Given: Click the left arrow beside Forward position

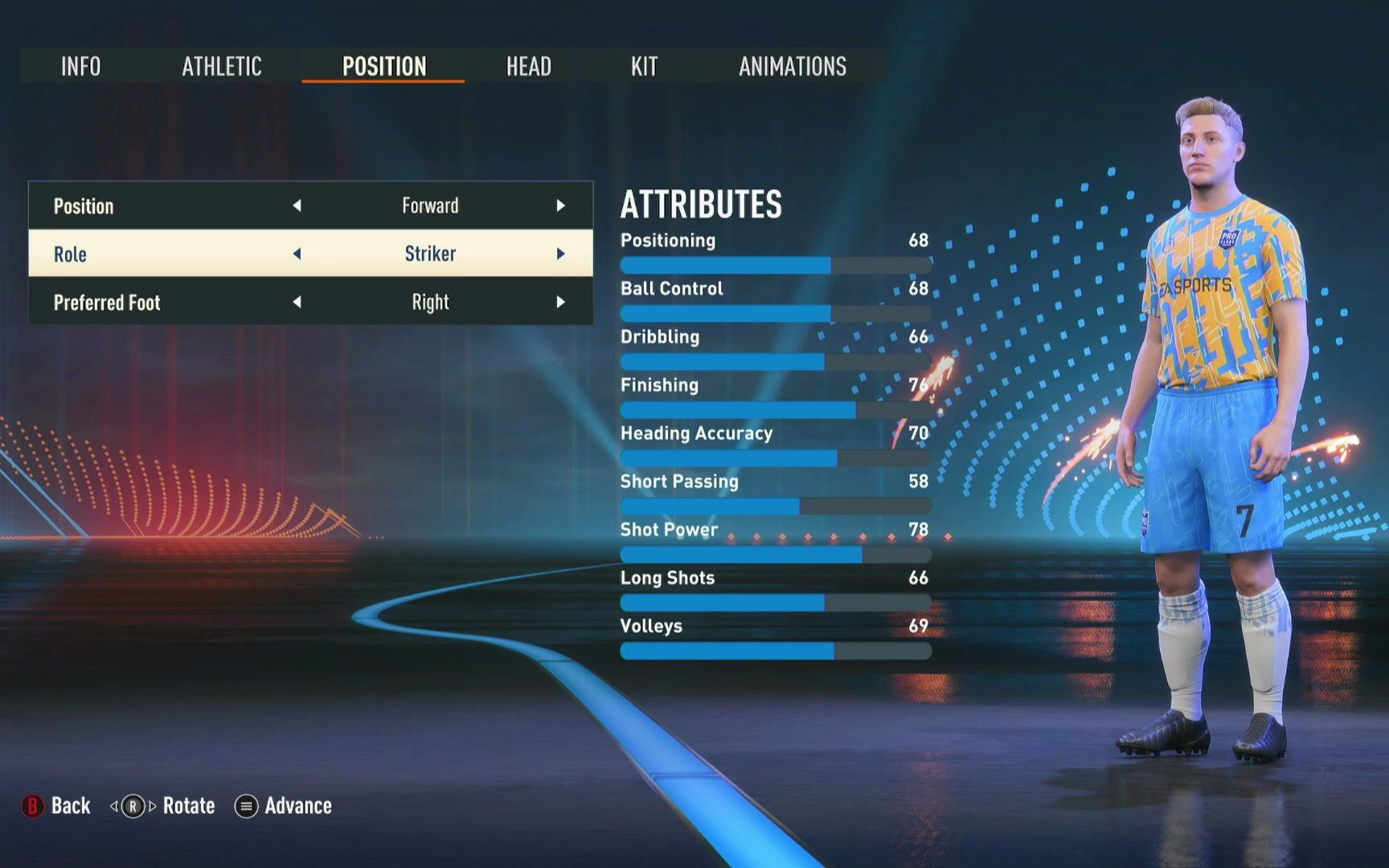Looking at the screenshot, I should pyautogui.click(x=297, y=206).
